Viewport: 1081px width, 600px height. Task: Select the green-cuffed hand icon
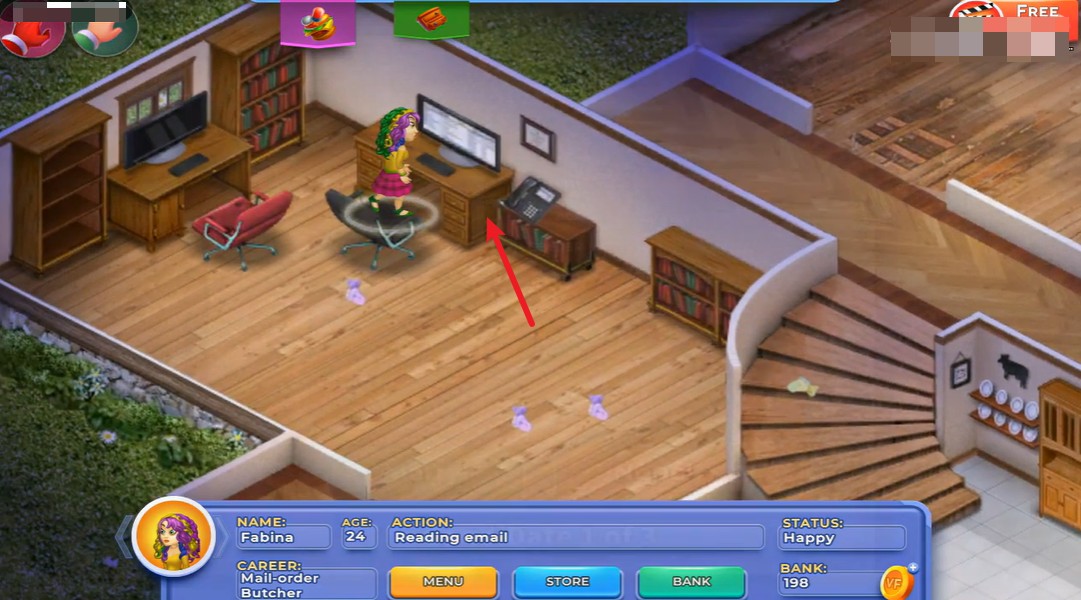[103, 30]
